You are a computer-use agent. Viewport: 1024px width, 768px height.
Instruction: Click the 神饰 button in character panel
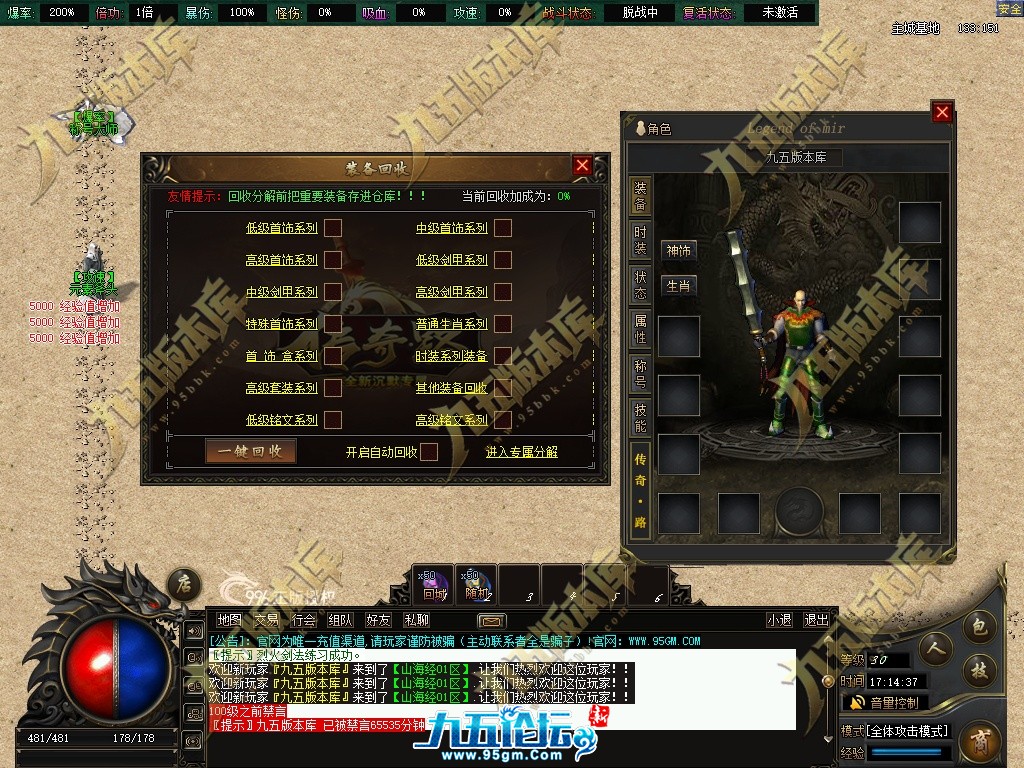(679, 251)
